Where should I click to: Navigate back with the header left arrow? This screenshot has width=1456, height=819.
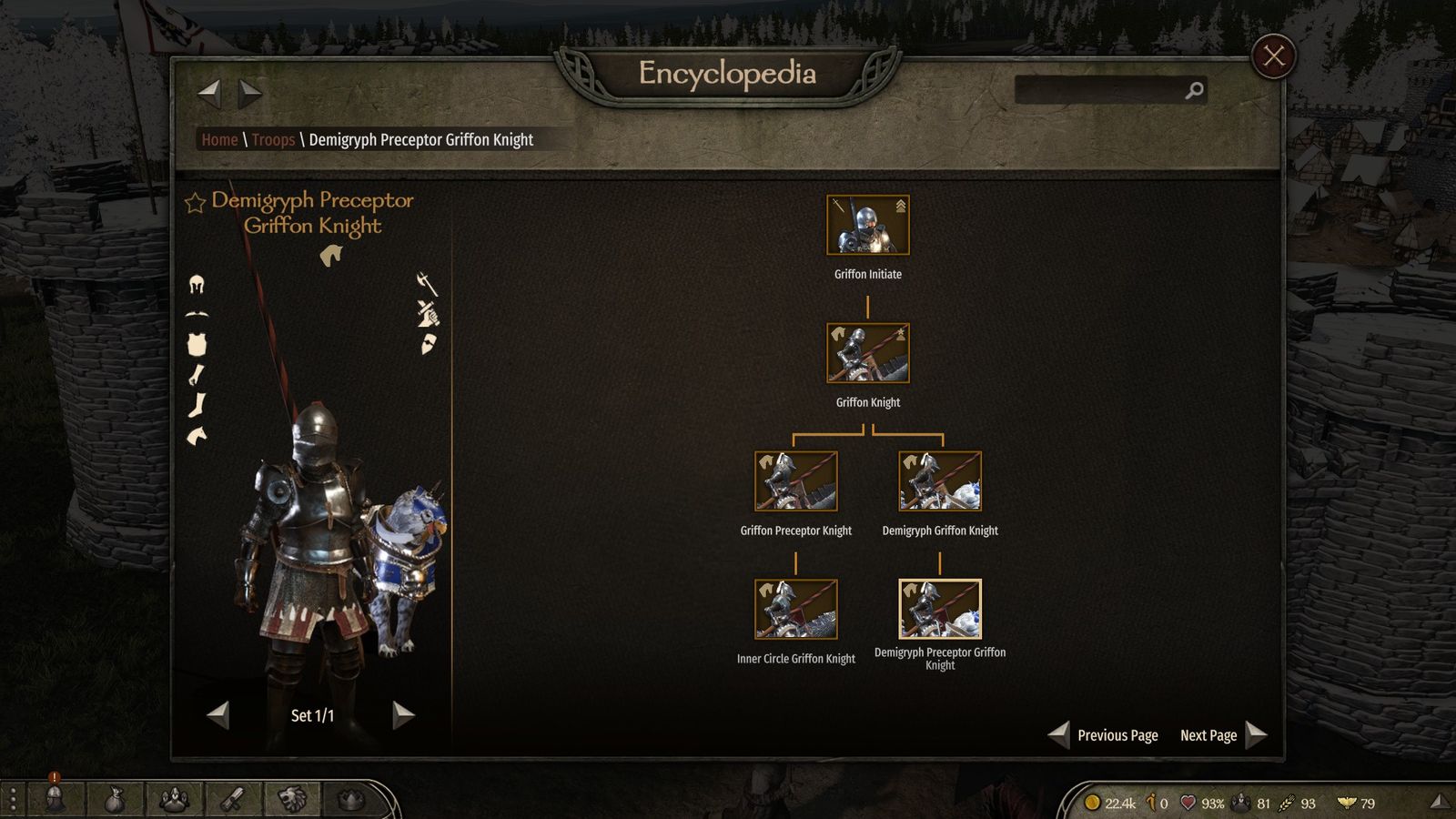209,92
